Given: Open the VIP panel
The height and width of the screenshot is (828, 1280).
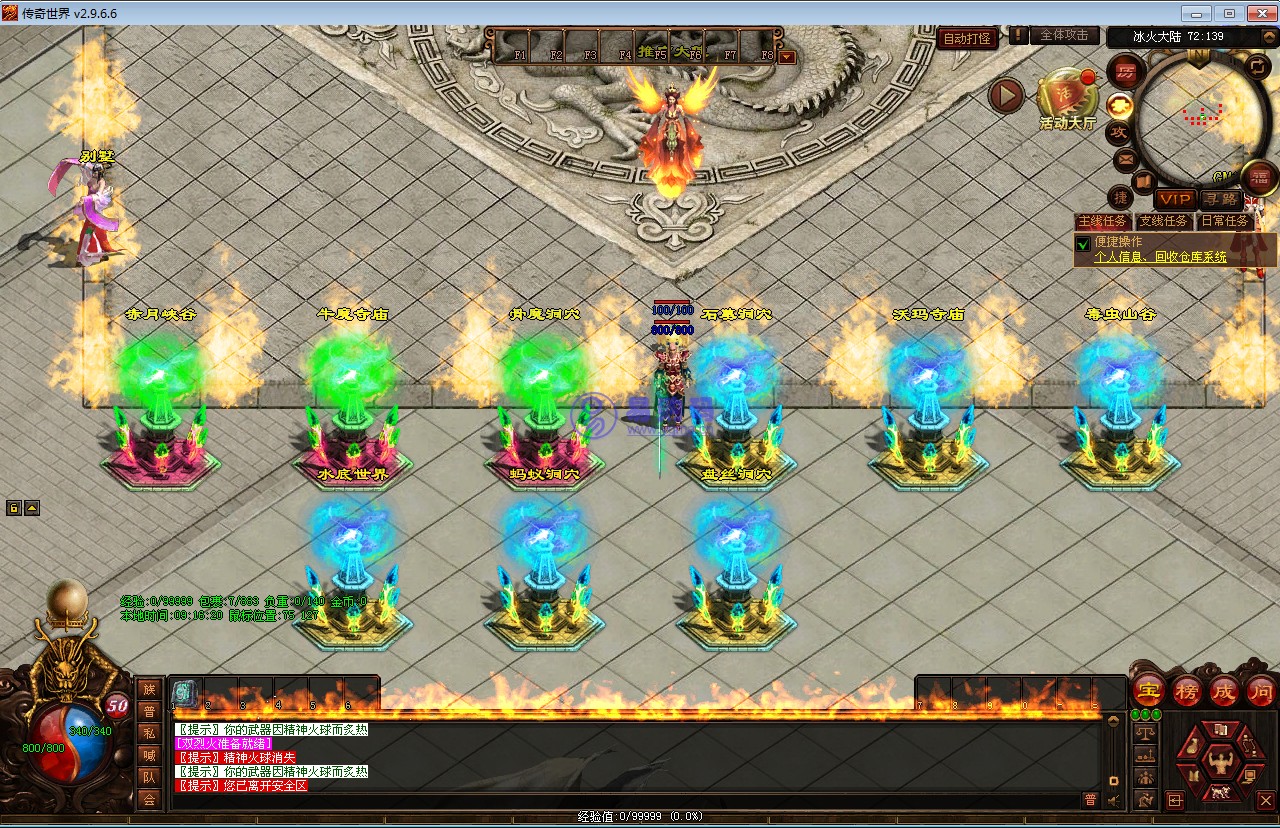Looking at the screenshot, I should [1175, 200].
